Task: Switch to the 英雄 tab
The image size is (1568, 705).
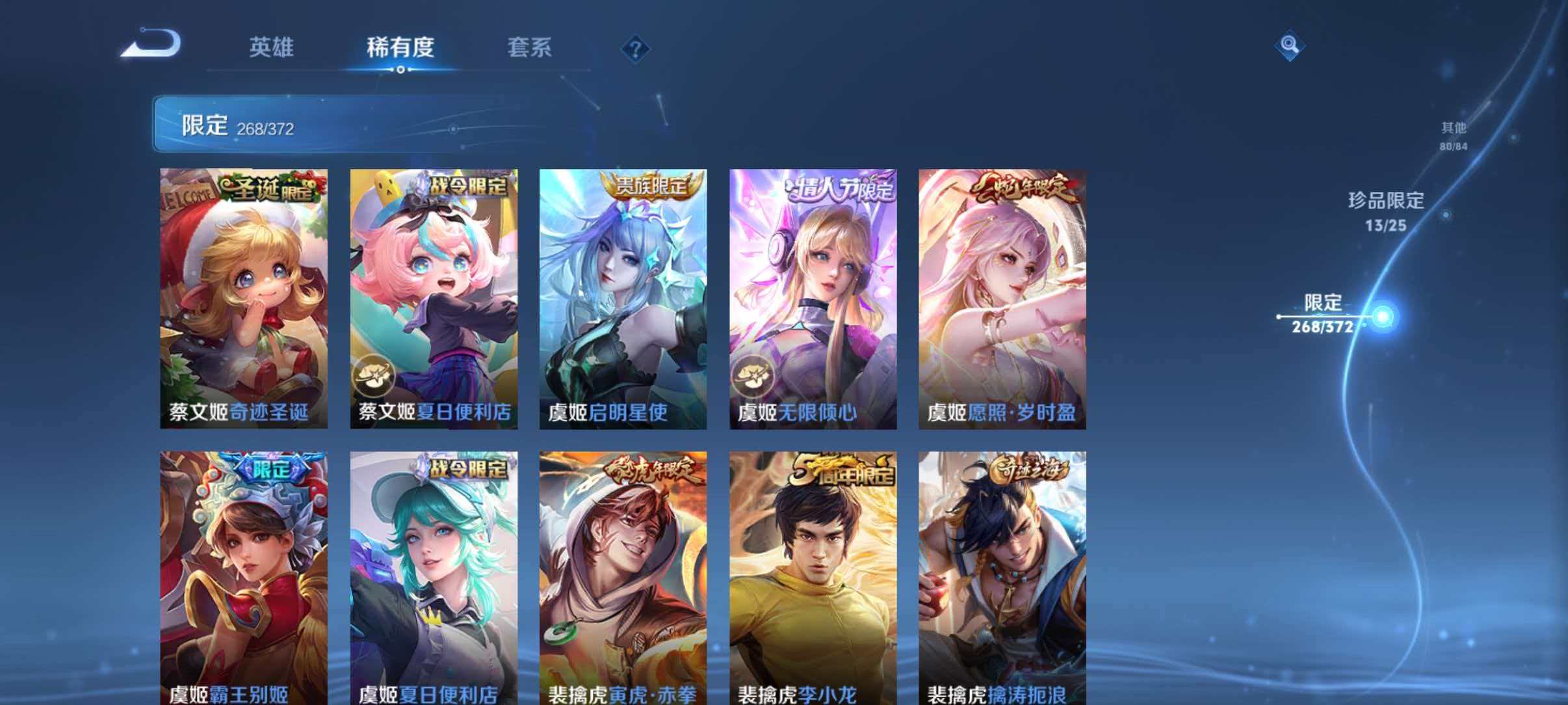Action: (x=271, y=47)
